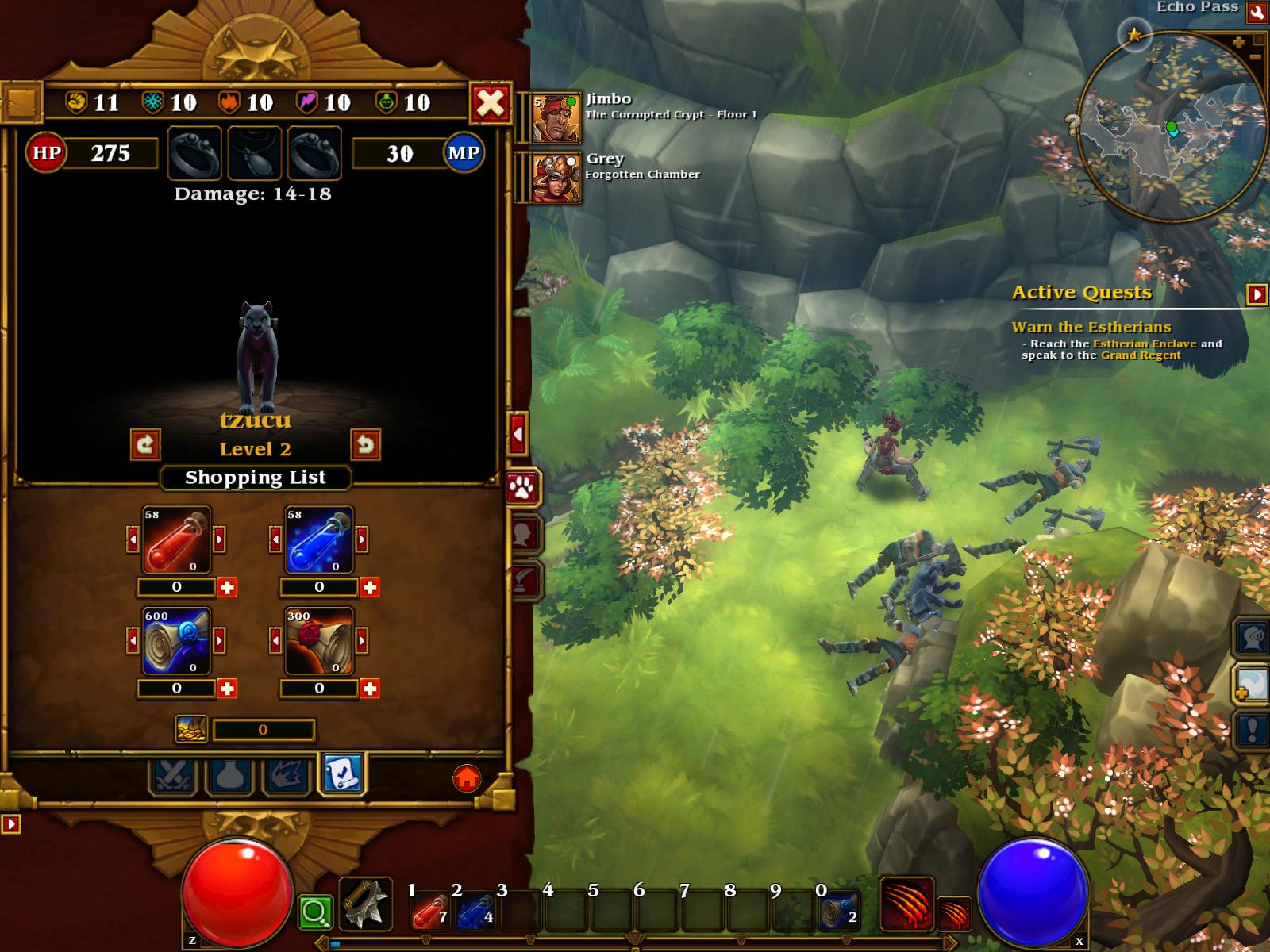
Task: Click the Echo Pass minimap
Action: pos(1172,128)
